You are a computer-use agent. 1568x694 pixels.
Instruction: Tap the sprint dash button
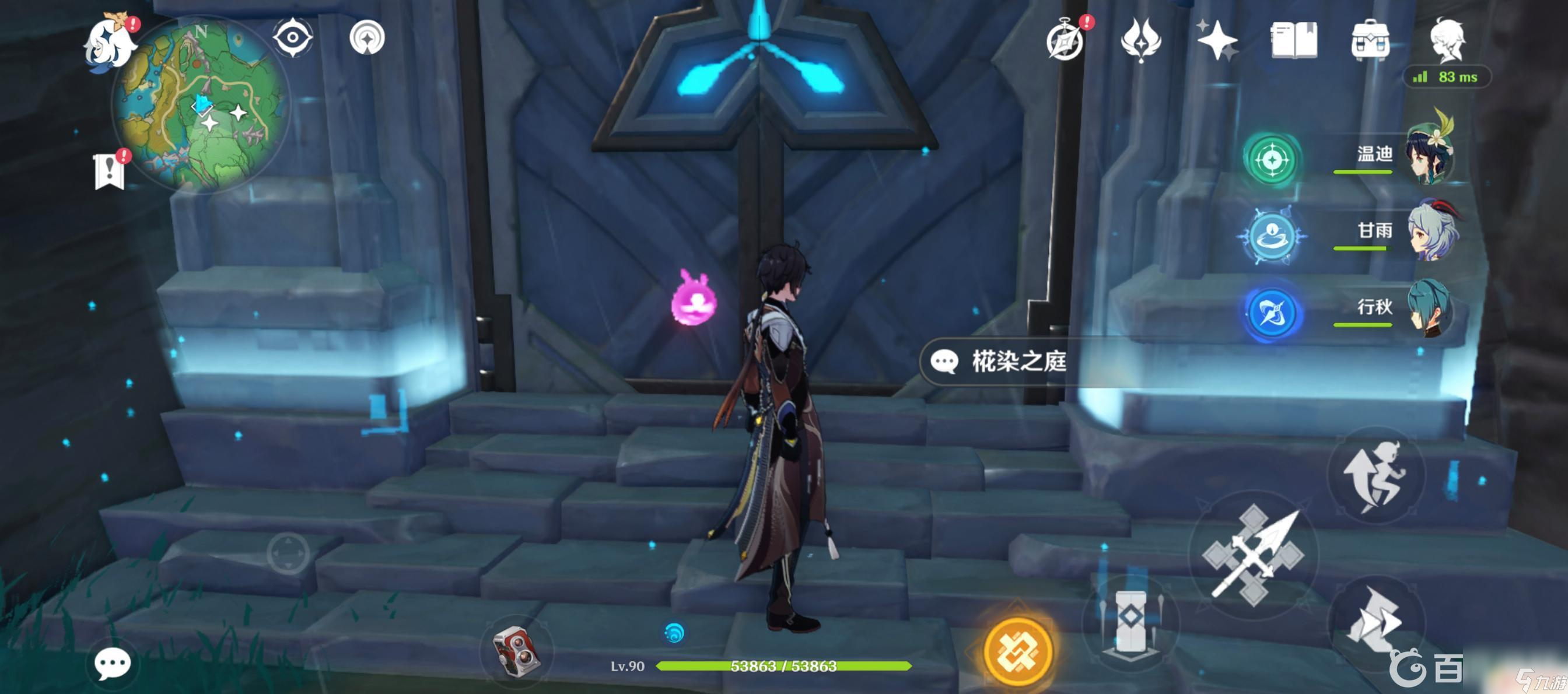coord(1375,621)
